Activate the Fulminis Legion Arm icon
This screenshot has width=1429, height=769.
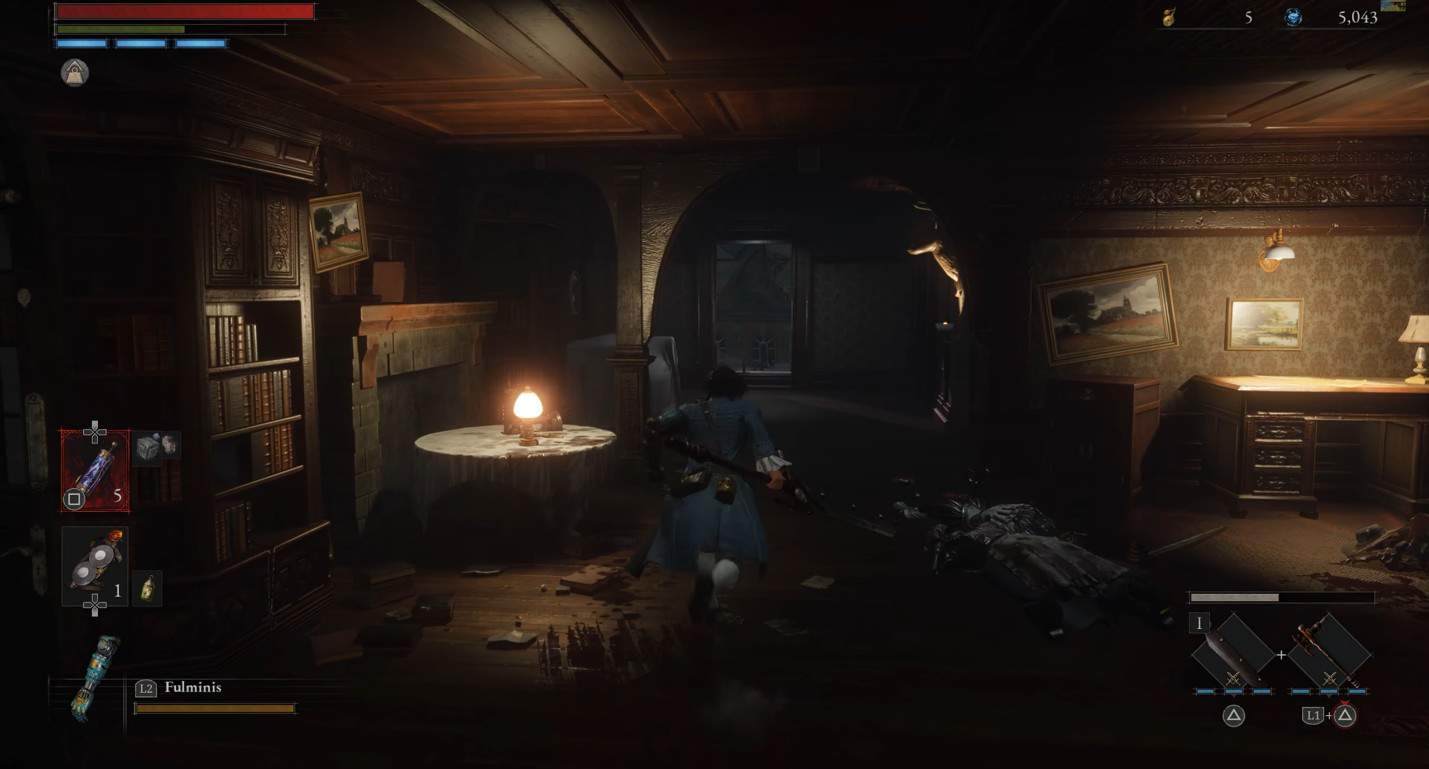(96, 679)
